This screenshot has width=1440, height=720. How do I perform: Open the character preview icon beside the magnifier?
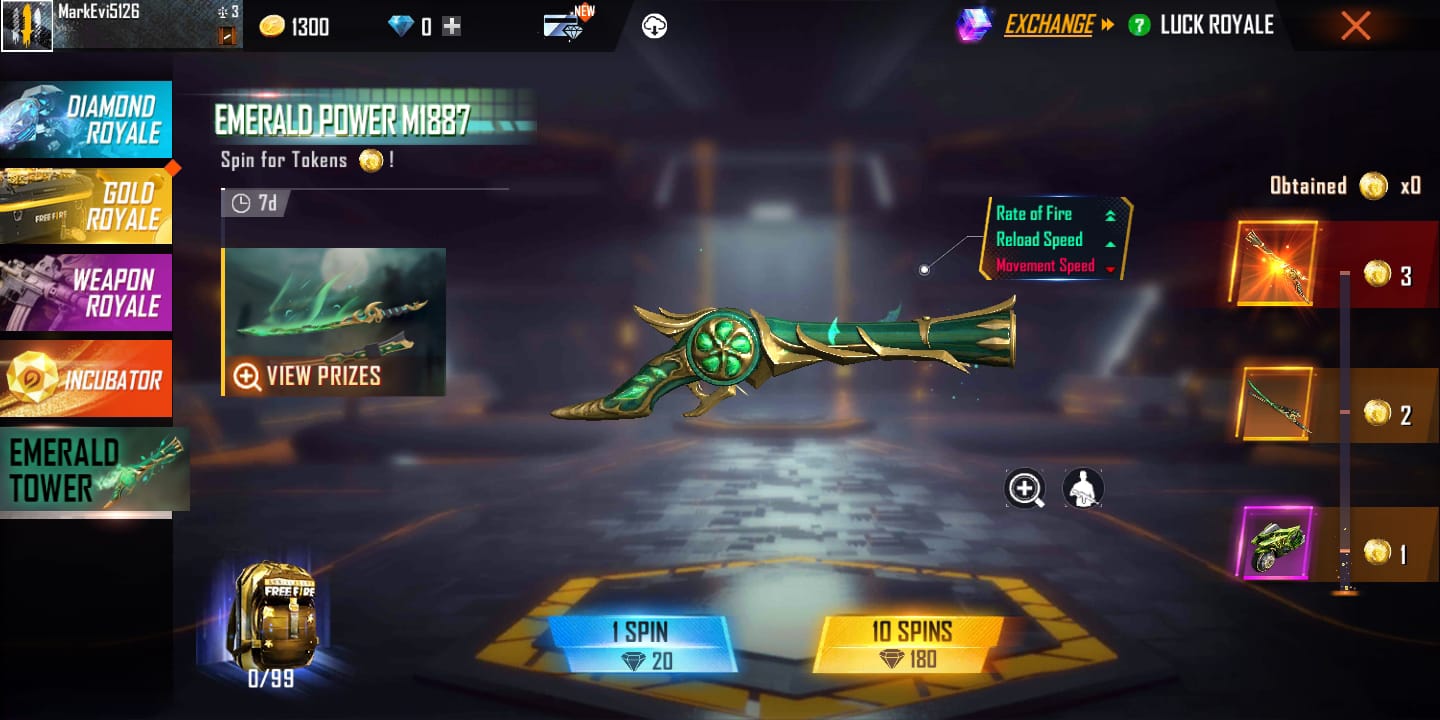1083,489
